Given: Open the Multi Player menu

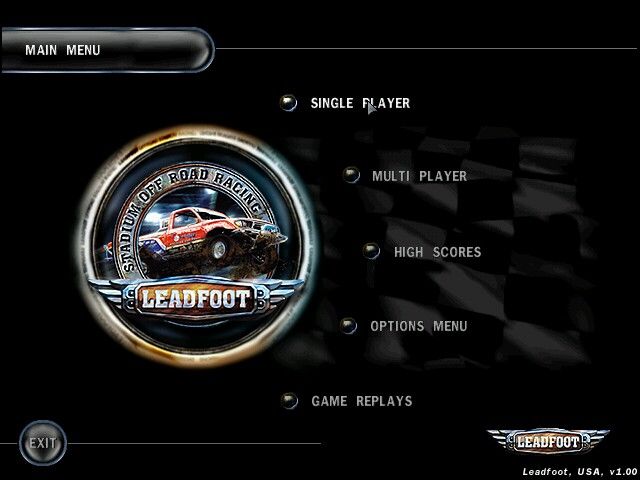Looking at the screenshot, I should pyautogui.click(x=418, y=176).
